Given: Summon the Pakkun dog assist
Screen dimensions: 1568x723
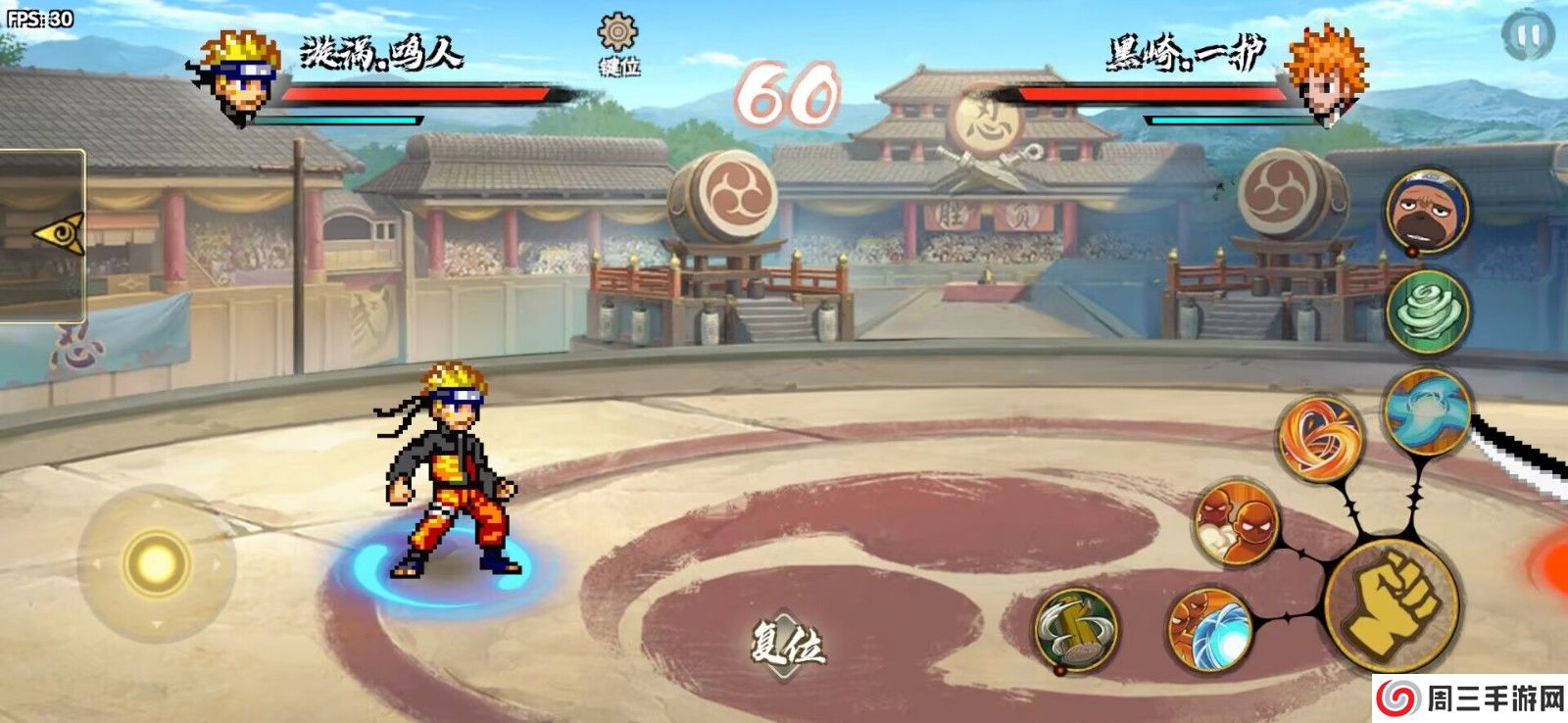Looking at the screenshot, I should [1426, 212].
